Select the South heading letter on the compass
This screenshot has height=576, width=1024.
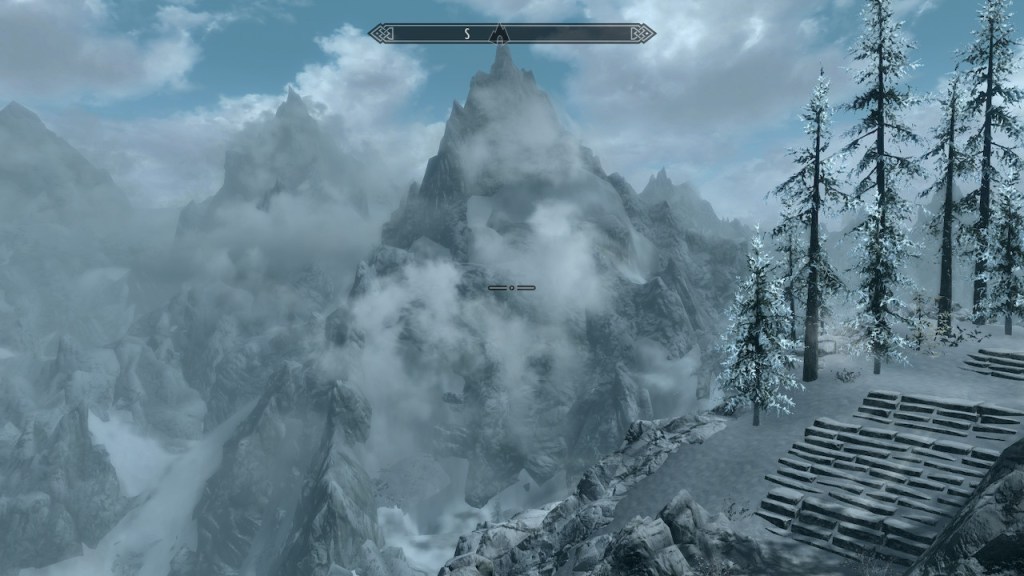coord(466,34)
